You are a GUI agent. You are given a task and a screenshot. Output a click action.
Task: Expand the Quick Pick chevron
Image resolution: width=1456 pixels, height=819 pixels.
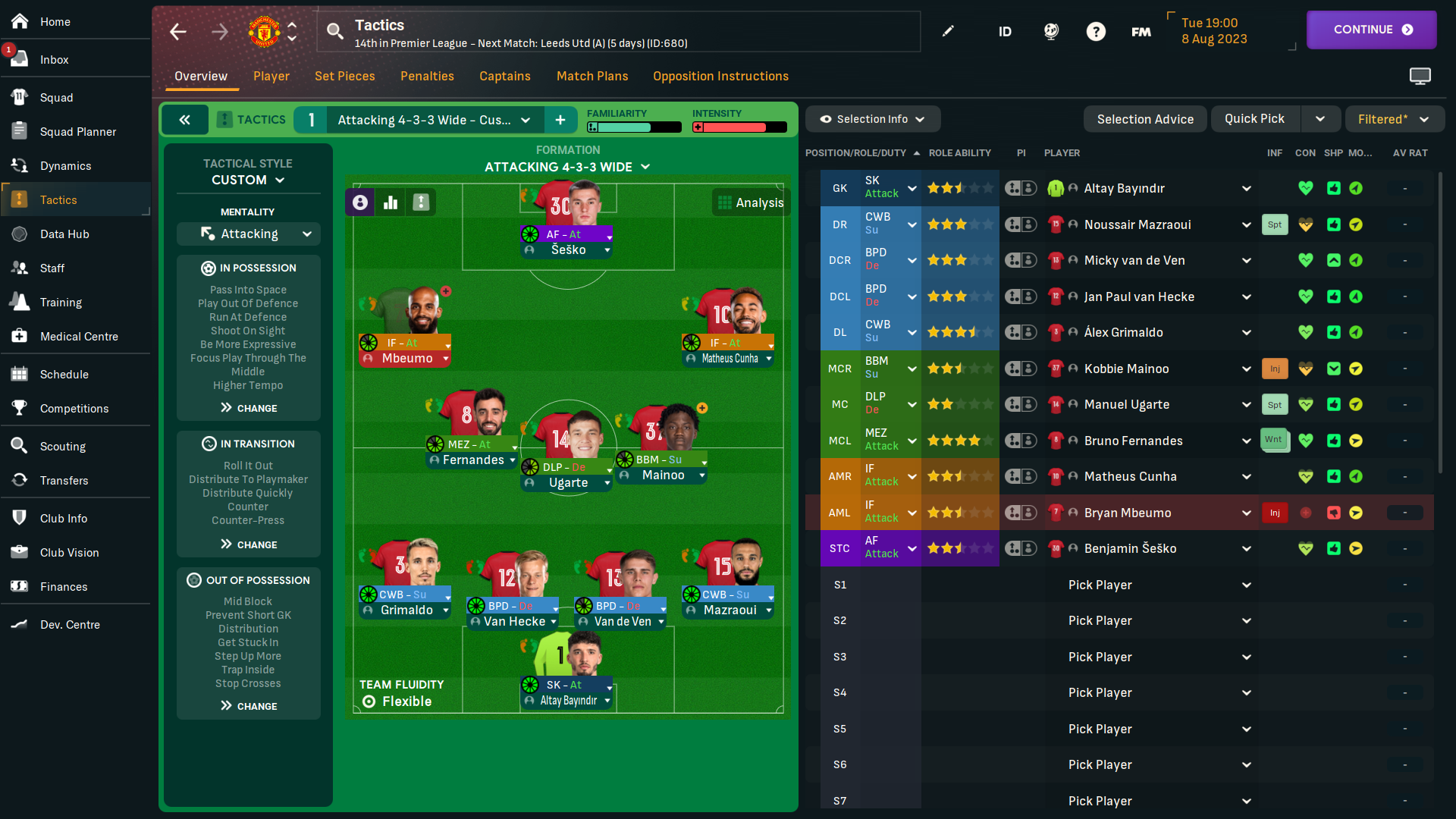click(1320, 119)
